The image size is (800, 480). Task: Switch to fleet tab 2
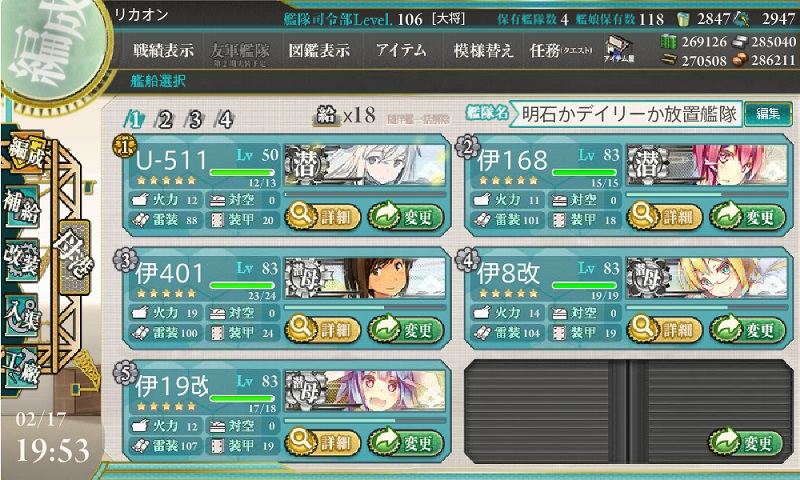tap(164, 119)
